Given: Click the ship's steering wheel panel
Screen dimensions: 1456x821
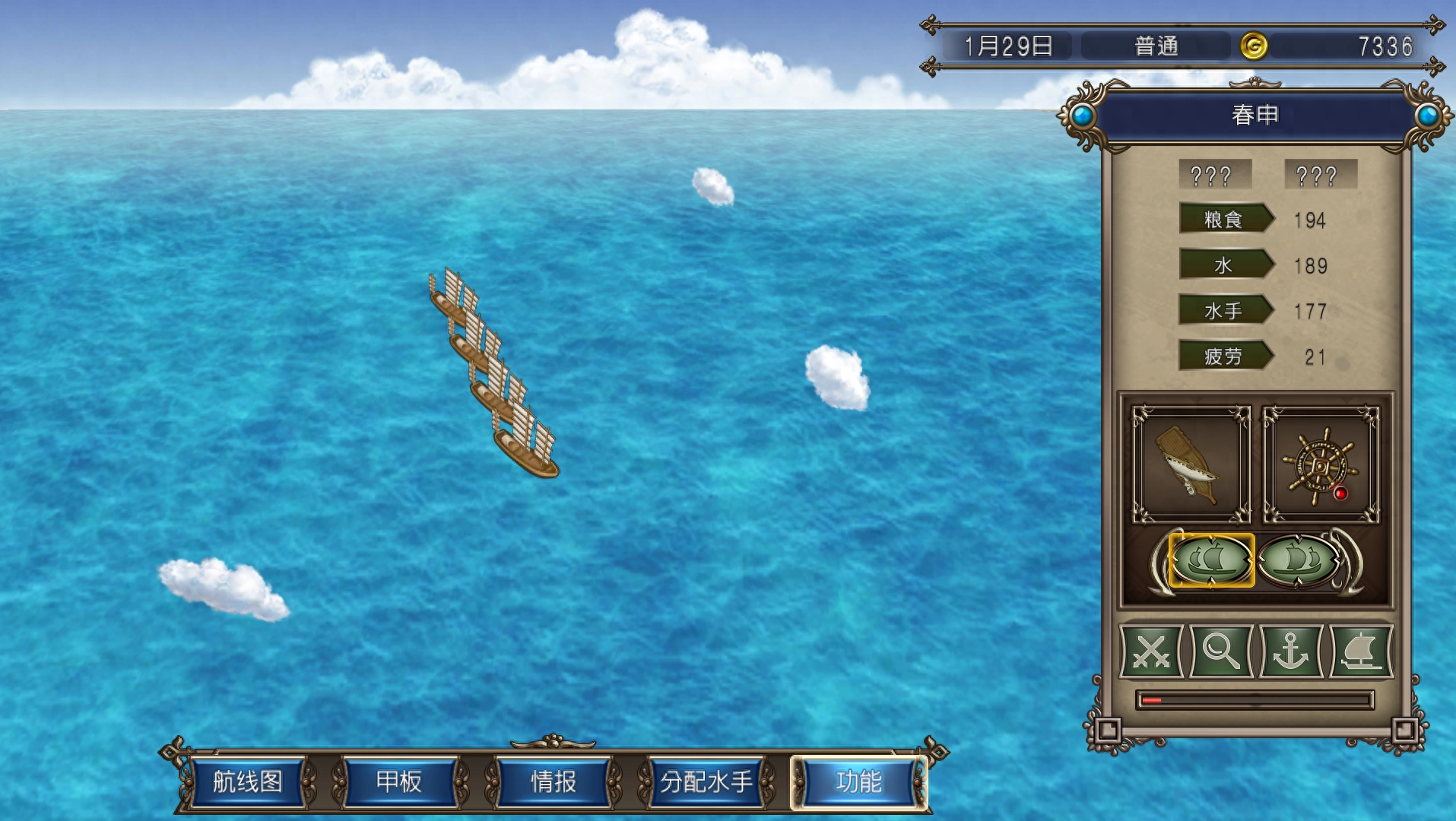Looking at the screenshot, I should (x=1321, y=464).
